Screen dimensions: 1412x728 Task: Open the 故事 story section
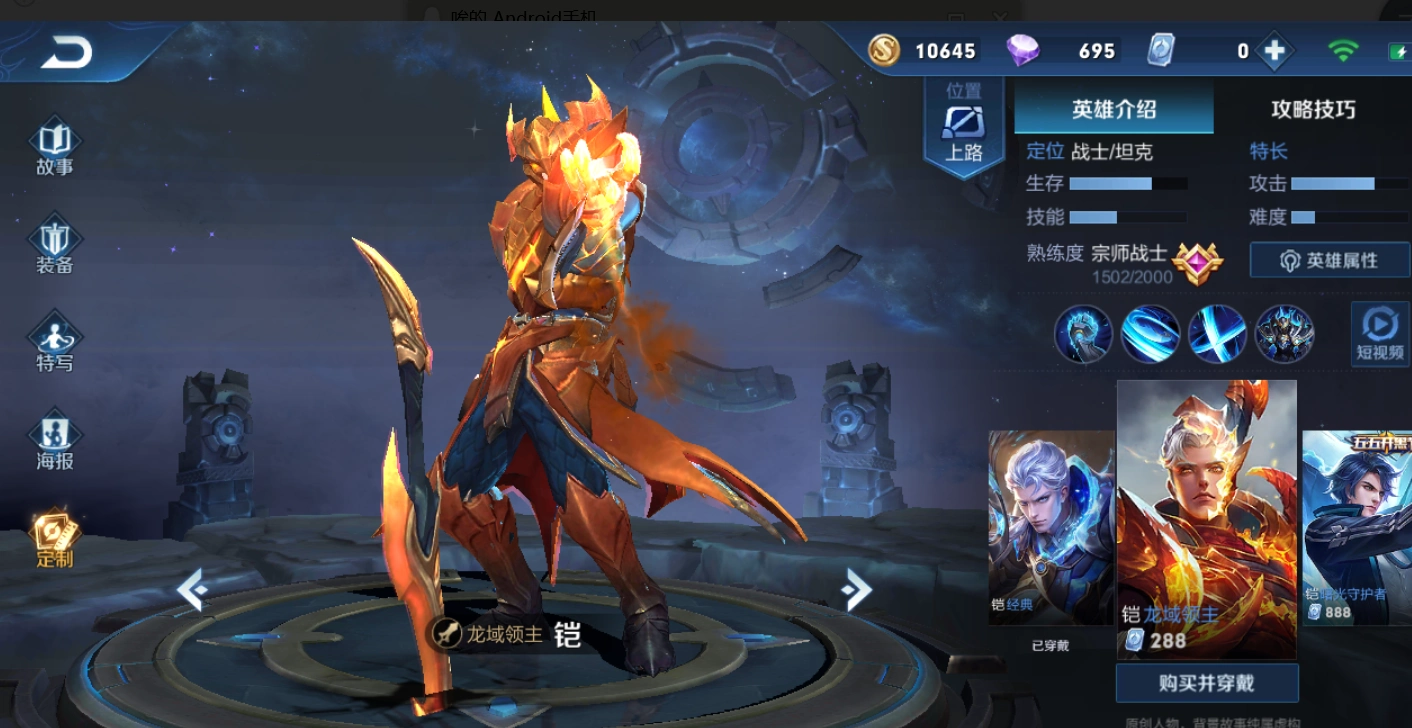[x=55, y=149]
